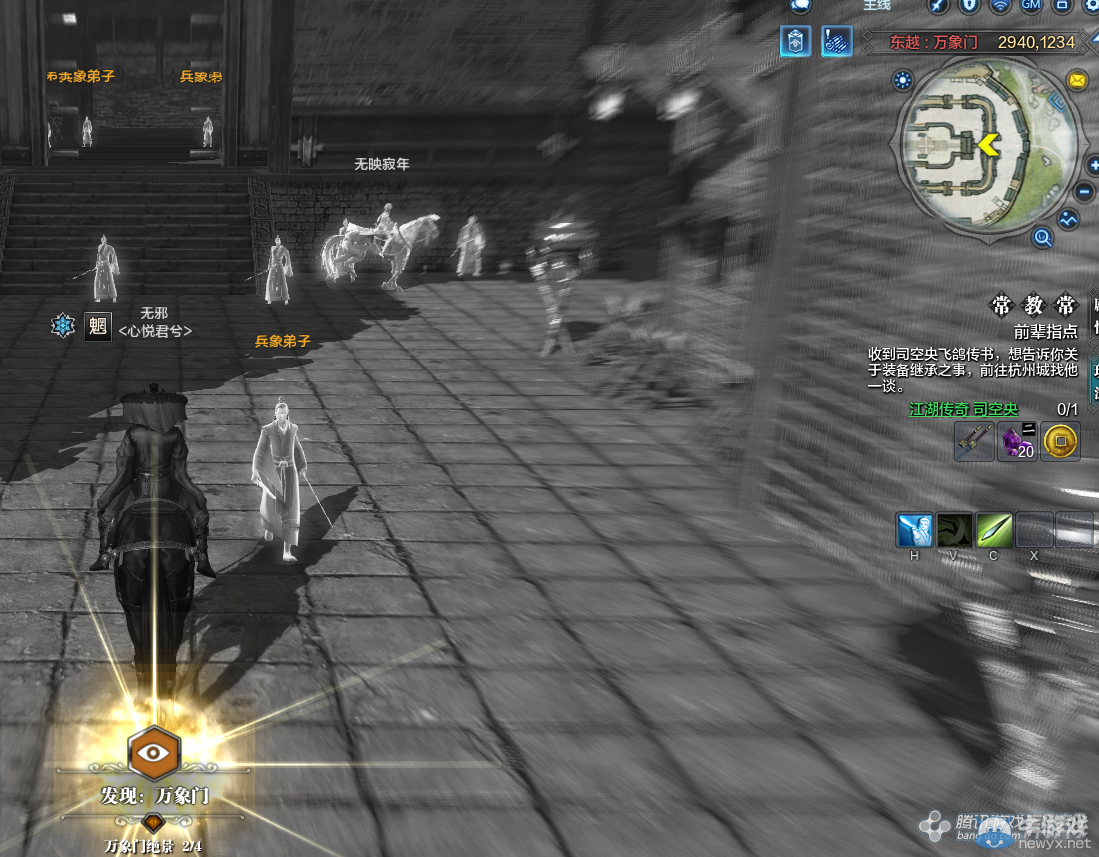The width and height of the screenshot is (1099, 857).
Task: Activate the green blade skill (C)
Action: 994,529
